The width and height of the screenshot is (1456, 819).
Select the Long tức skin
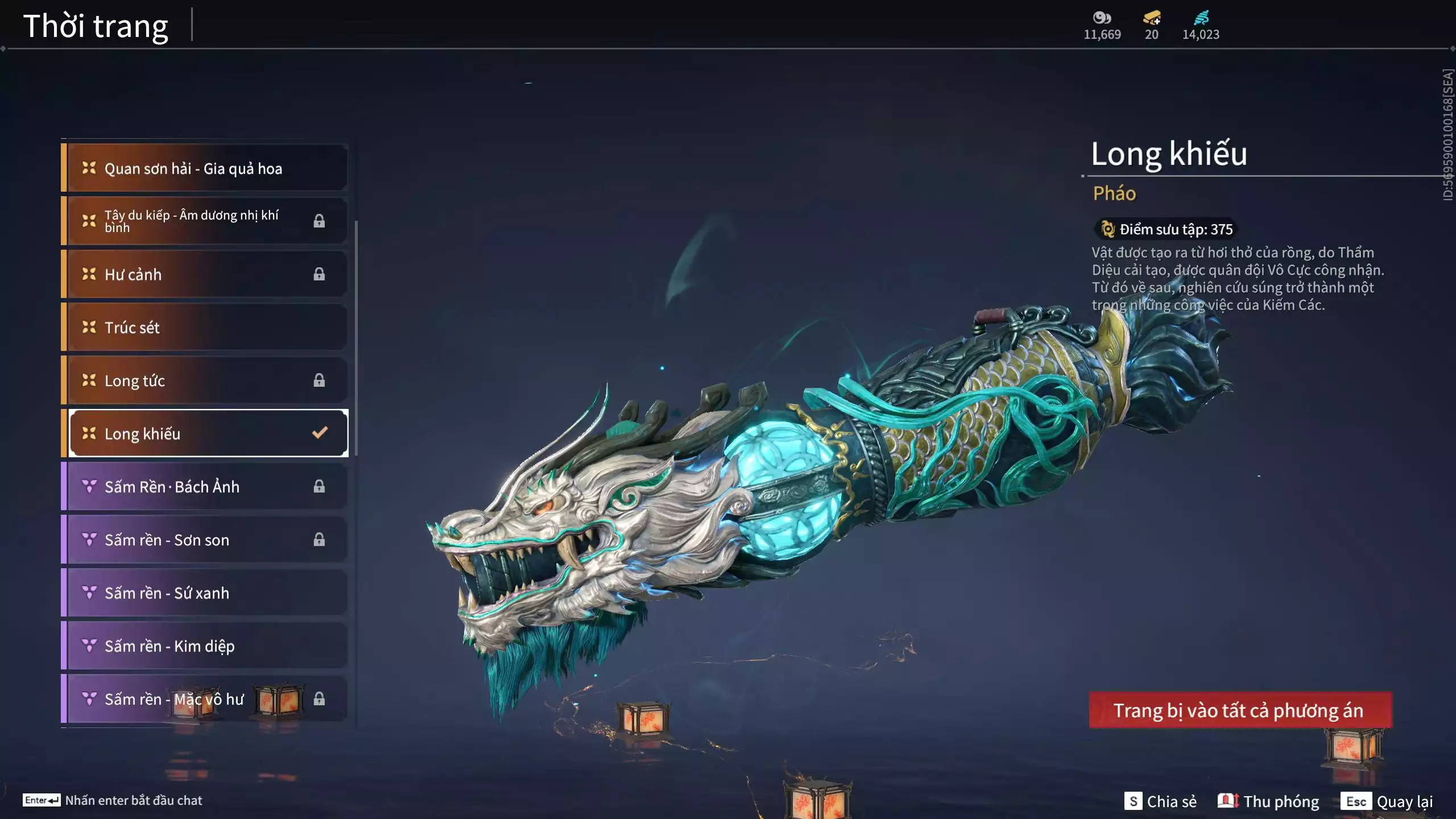coord(205,380)
